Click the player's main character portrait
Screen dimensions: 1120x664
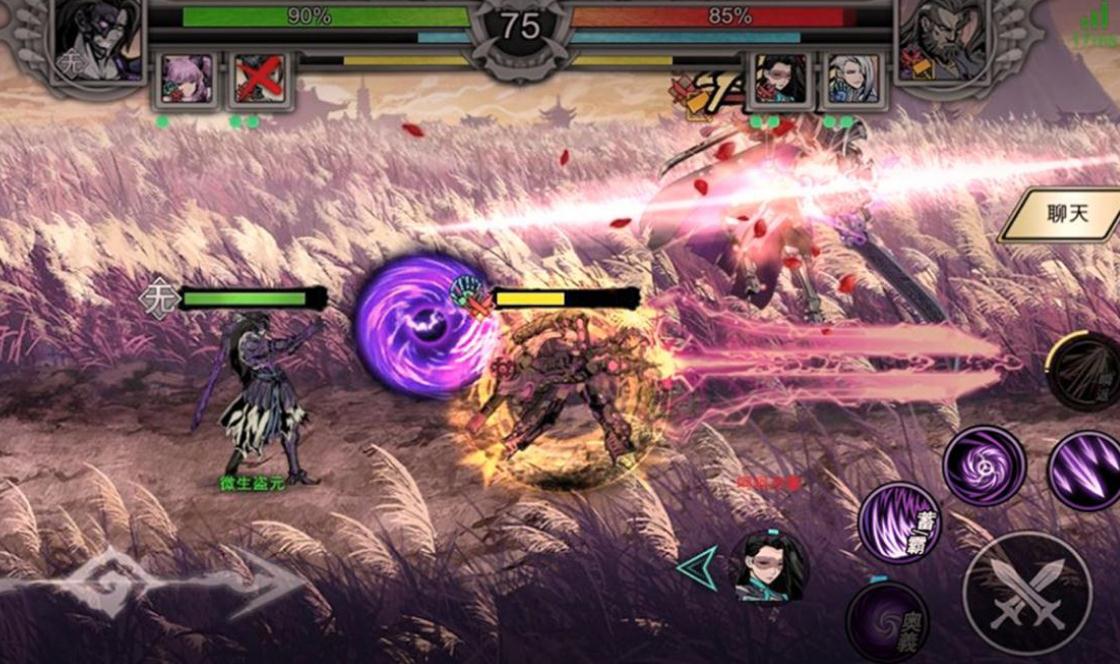pyautogui.click(x=98, y=40)
